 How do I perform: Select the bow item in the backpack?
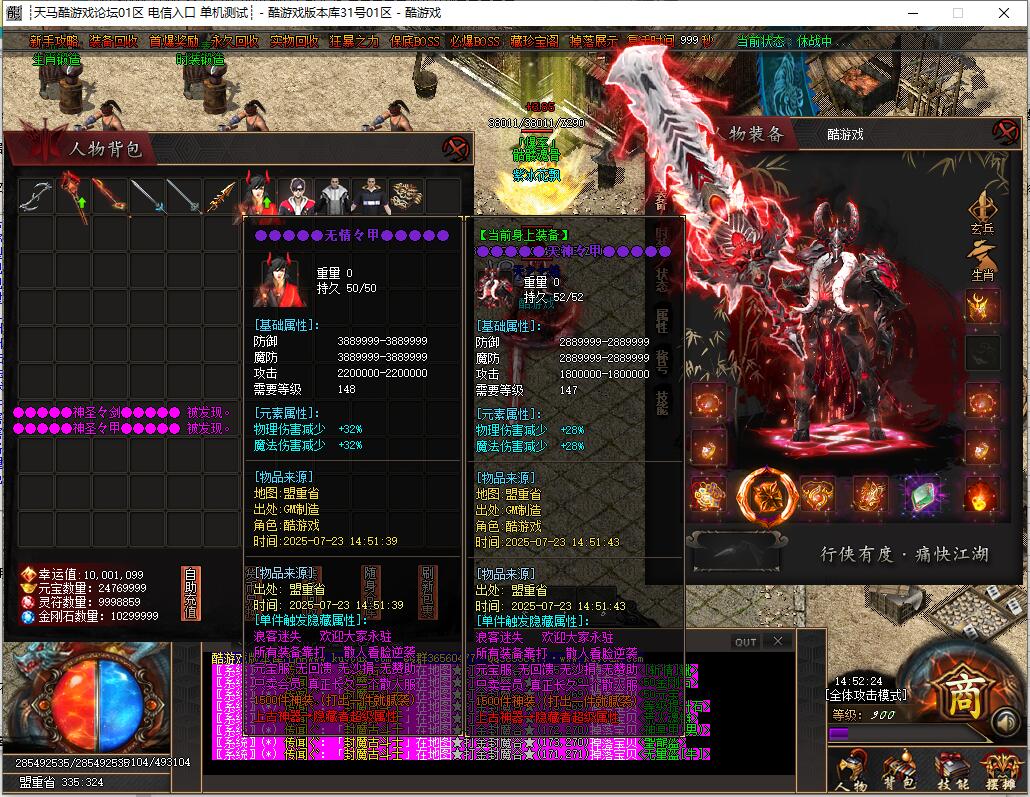click(35, 195)
